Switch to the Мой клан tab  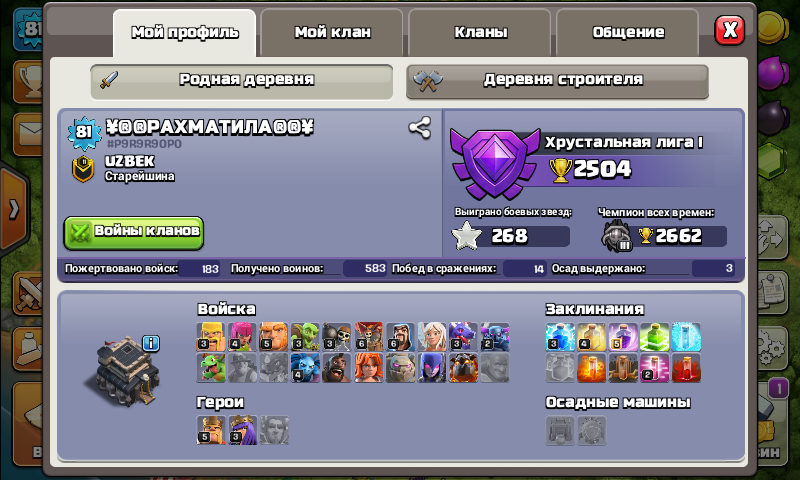(332, 32)
